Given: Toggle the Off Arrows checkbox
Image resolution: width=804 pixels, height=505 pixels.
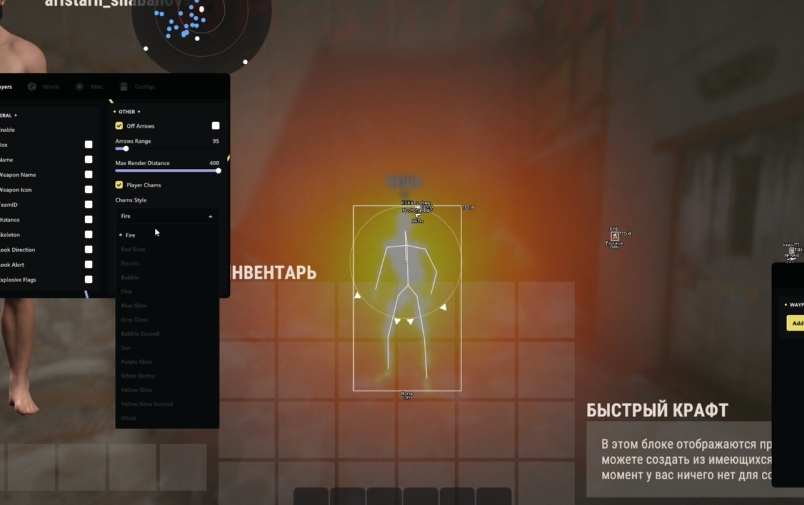Looking at the screenshot, I should pyautogui.click(x=119, y=126).
